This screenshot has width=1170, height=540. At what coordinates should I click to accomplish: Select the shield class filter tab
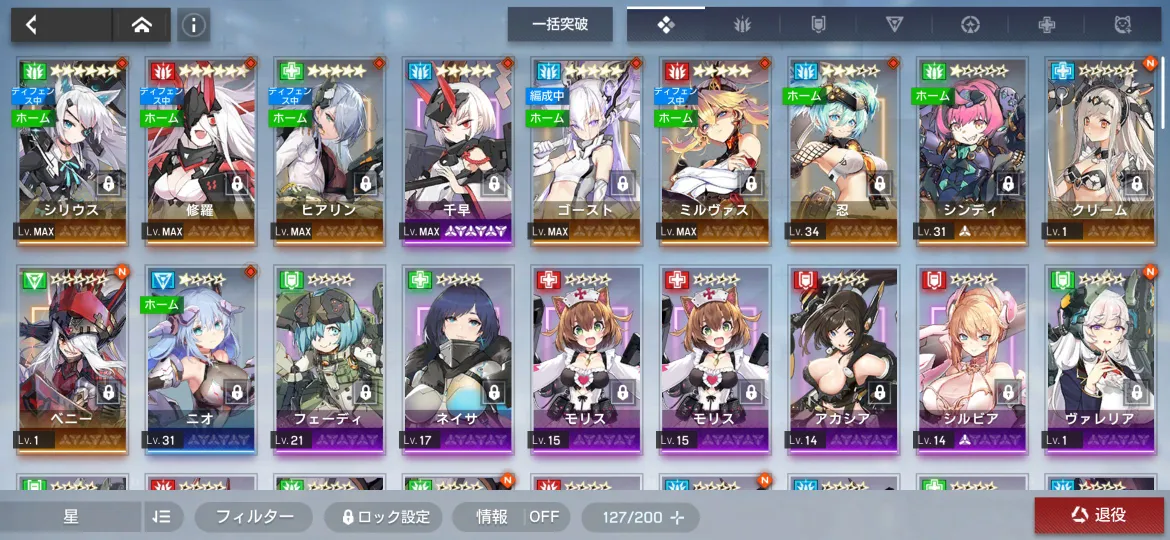coord(817,25)
